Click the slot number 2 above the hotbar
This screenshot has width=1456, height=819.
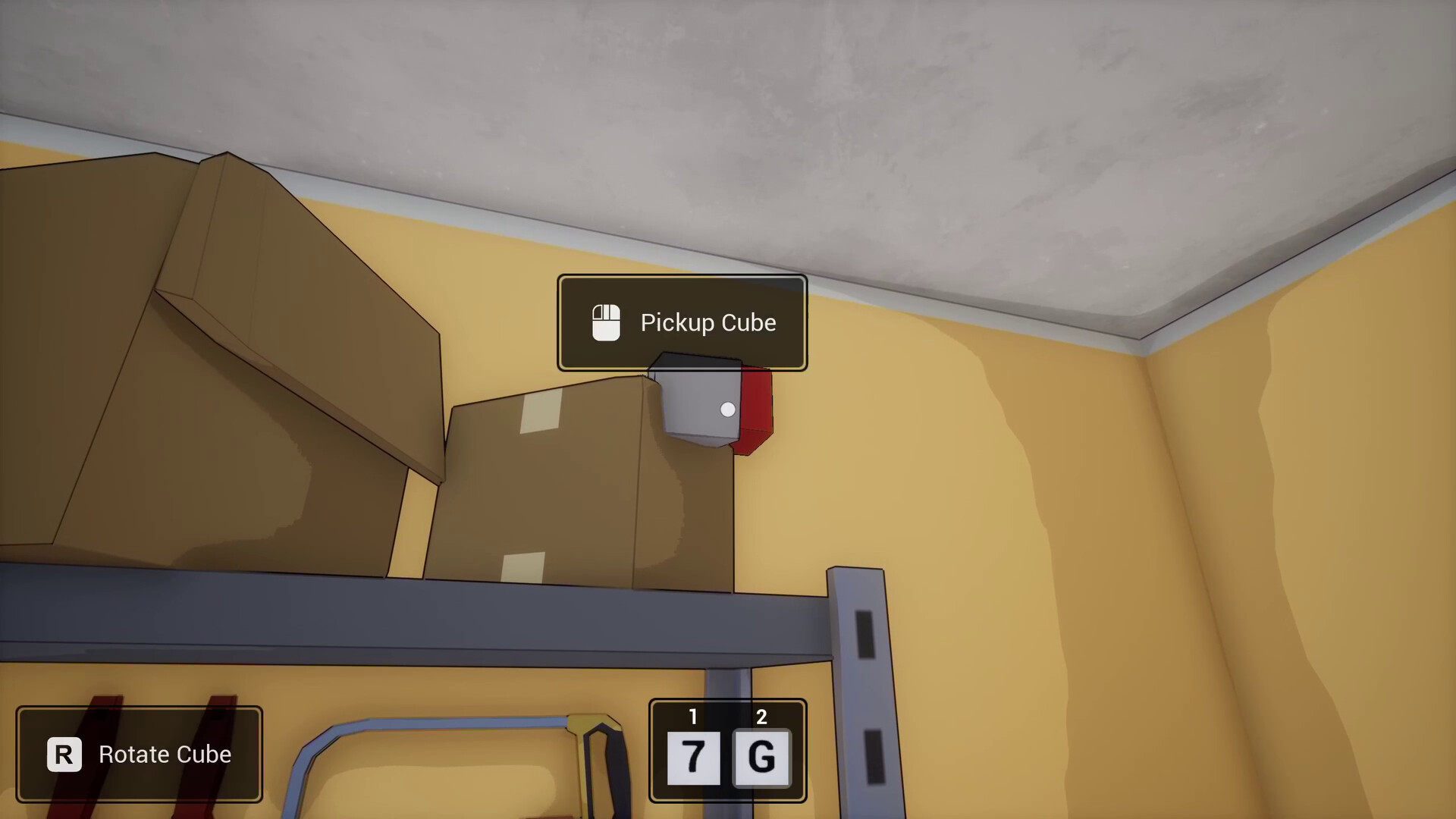point(761,716)
